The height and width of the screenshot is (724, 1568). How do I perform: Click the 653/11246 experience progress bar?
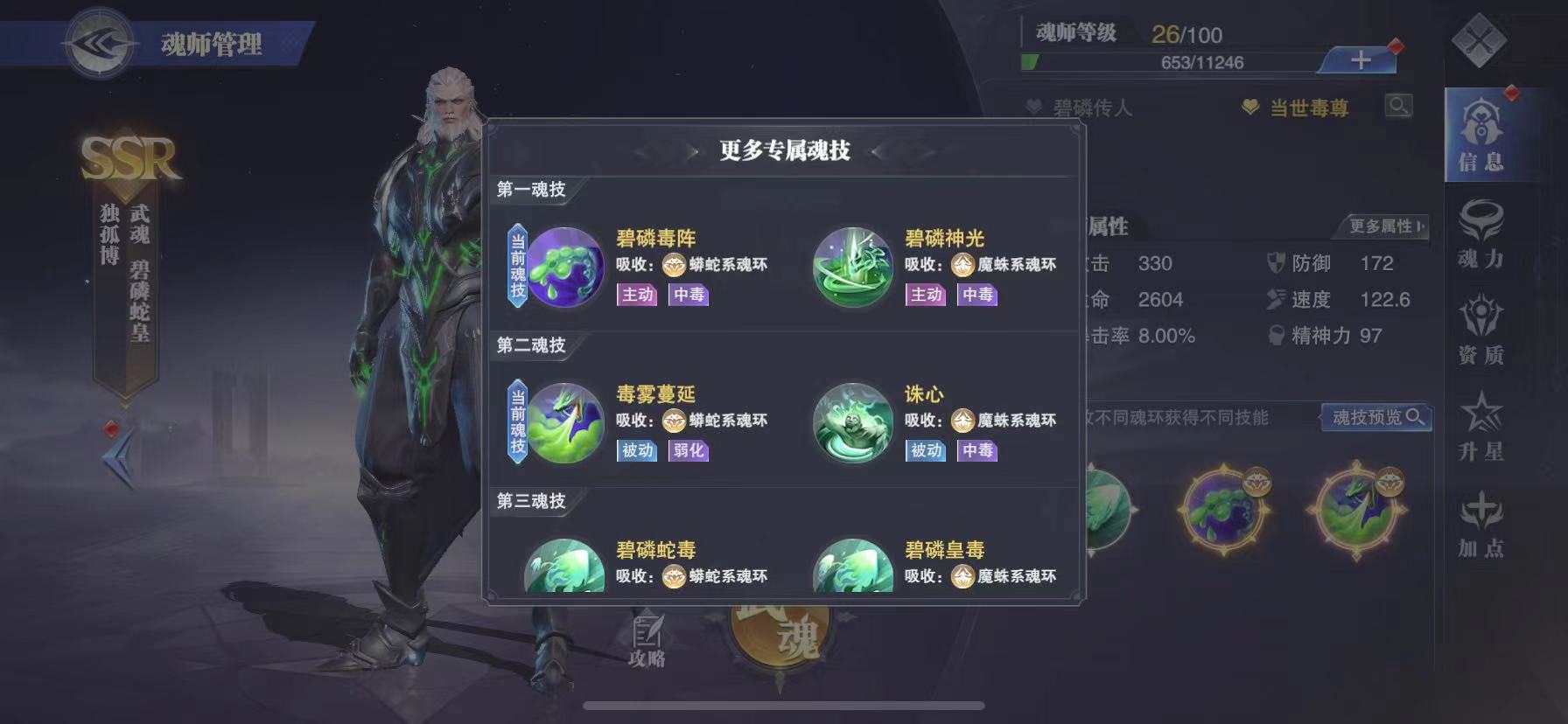point(1181,62)
